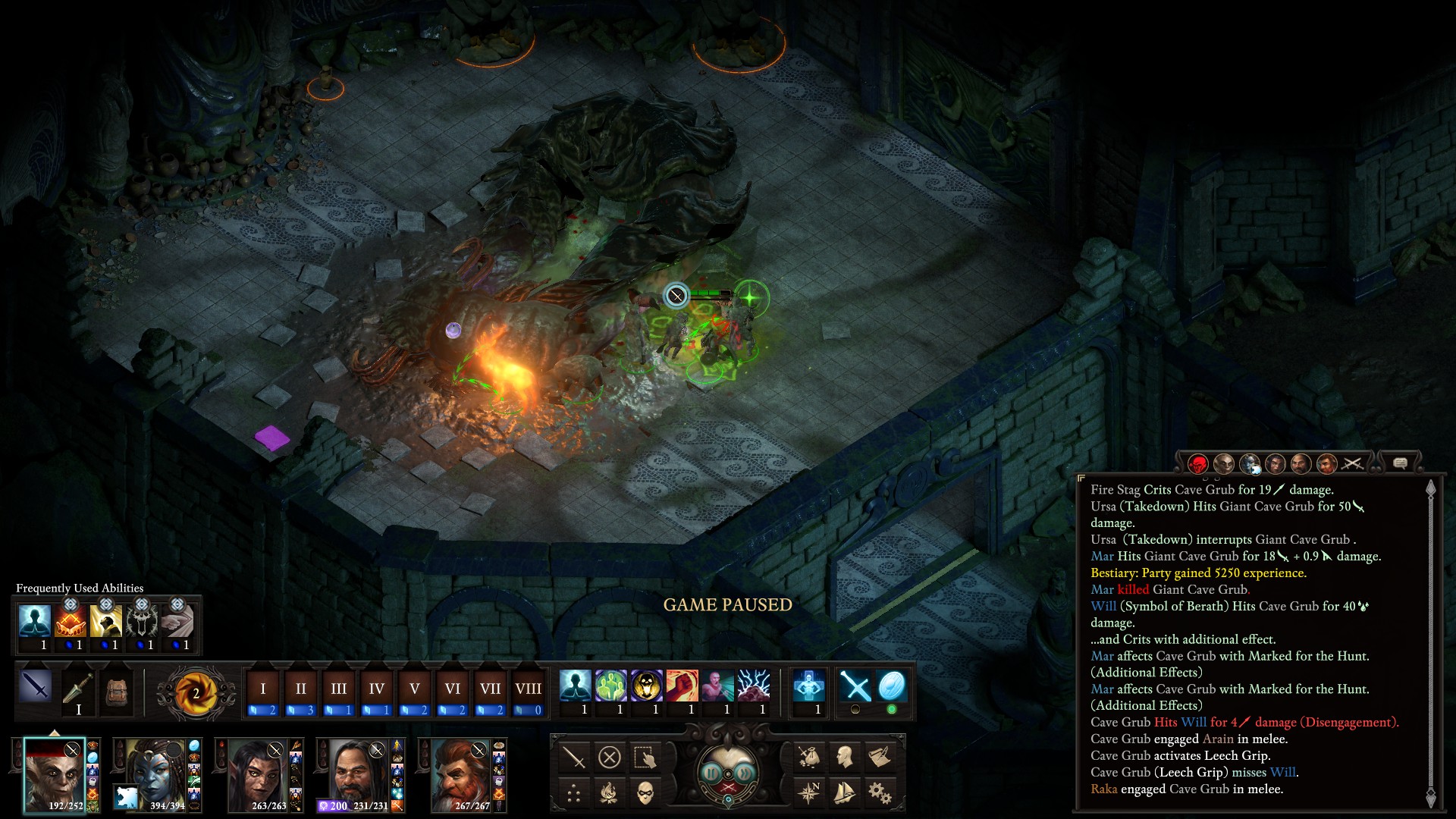
Task: Toggle stealth mode with masked face button
Action: pos(645,793)
